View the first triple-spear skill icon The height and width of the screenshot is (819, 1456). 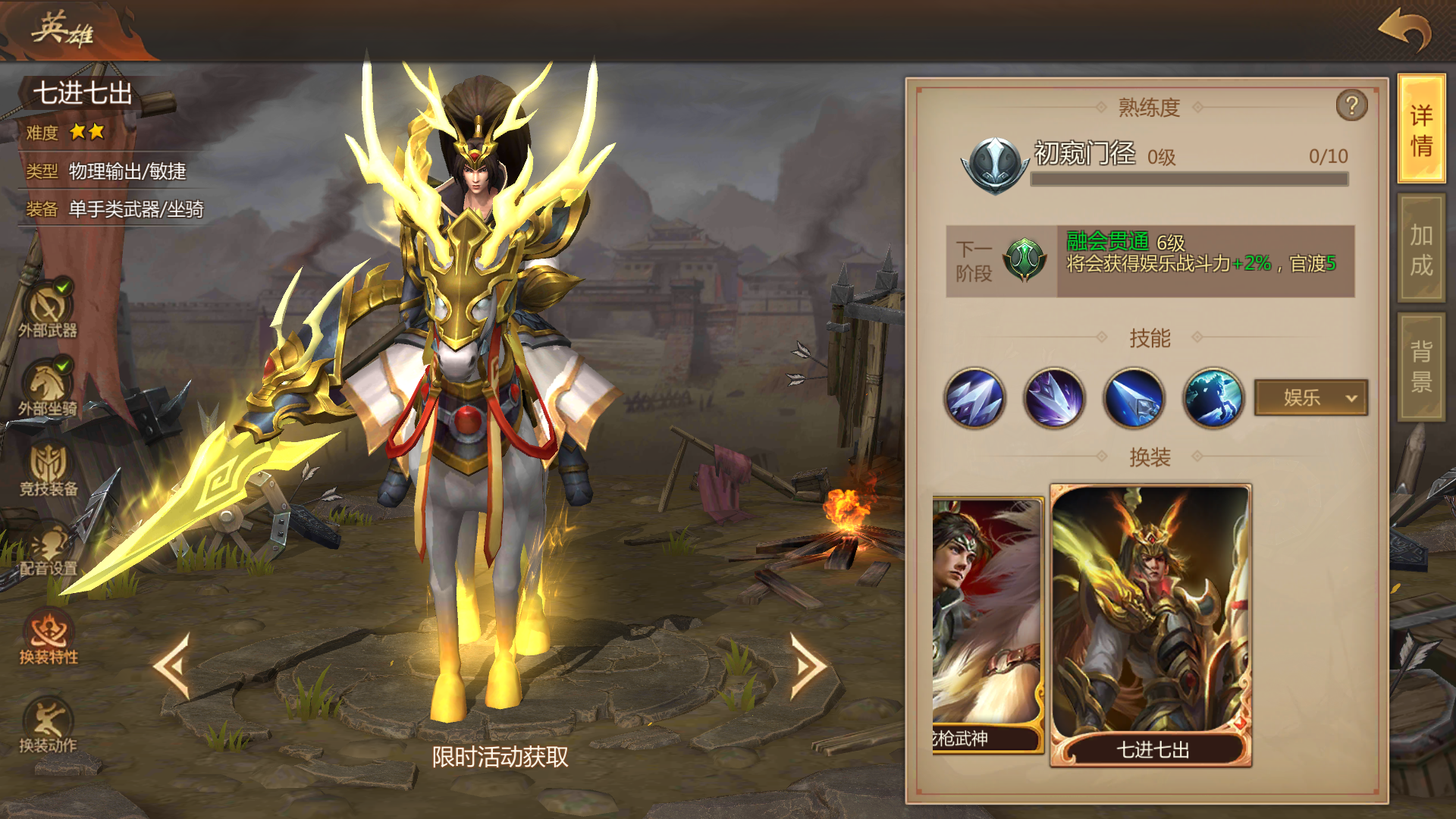click(x=974, y=398)
